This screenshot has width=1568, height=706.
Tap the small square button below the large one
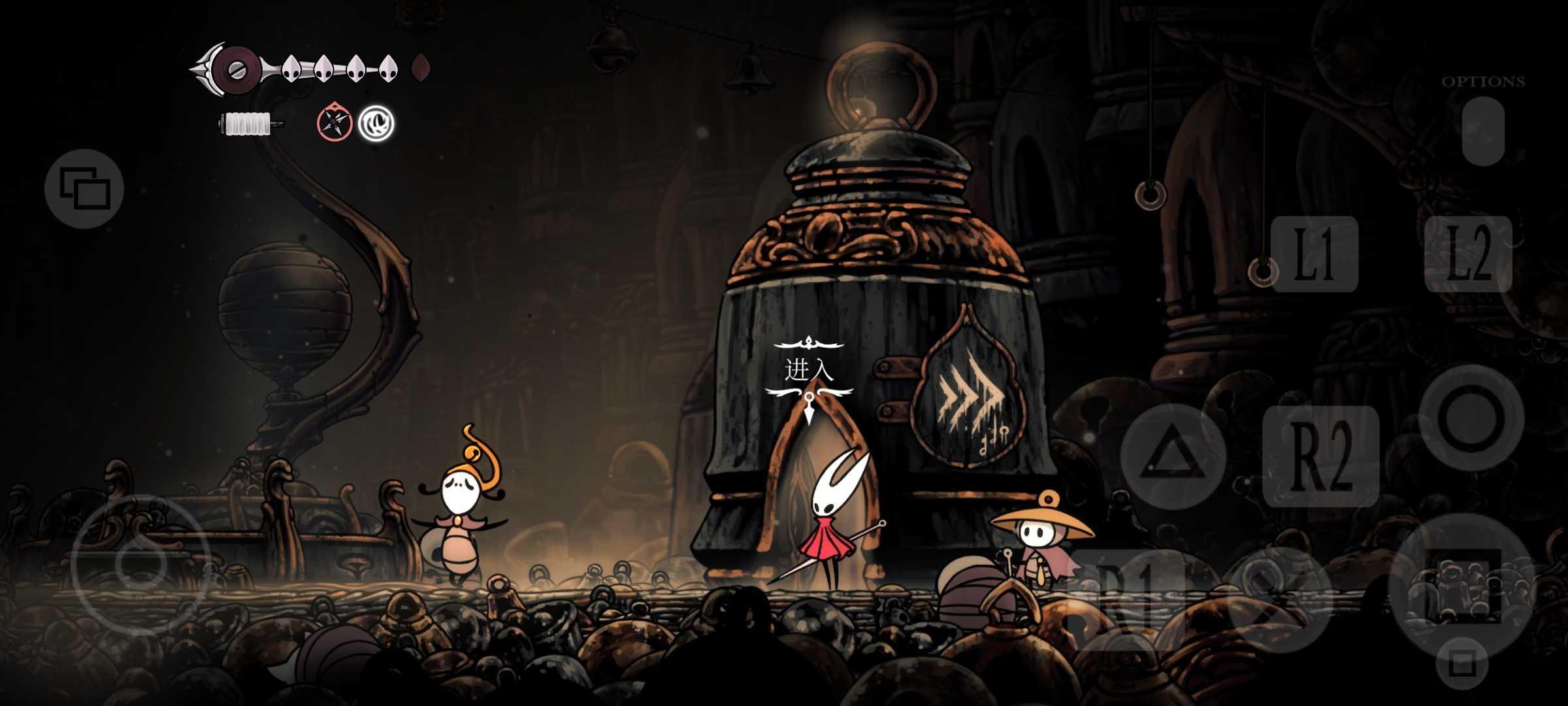[1462, 664]
